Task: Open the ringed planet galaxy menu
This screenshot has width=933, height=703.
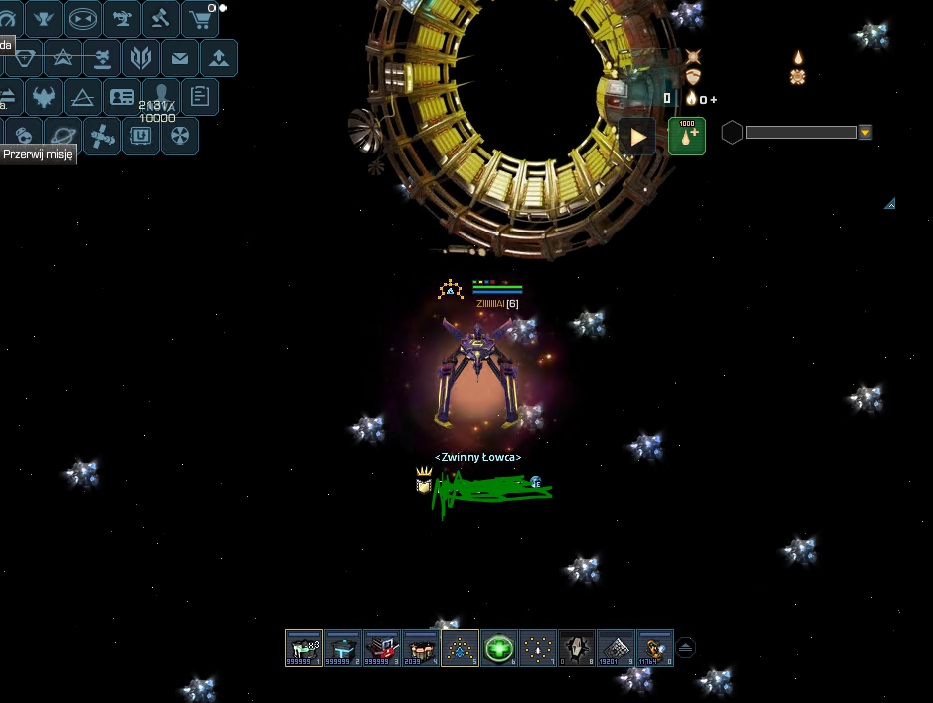Action: tap(62, 136)
